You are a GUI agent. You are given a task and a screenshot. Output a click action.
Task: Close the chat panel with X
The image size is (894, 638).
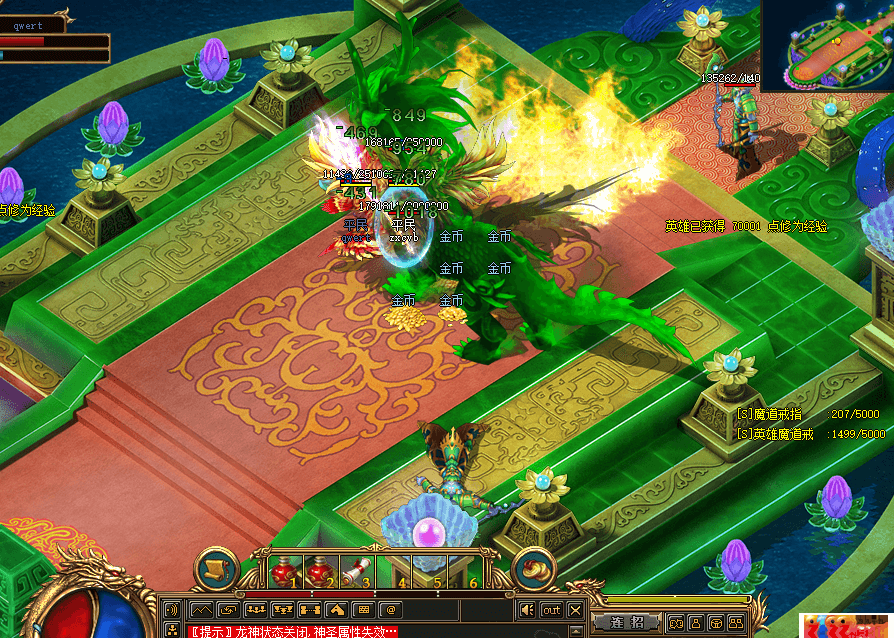pos(575,609)
